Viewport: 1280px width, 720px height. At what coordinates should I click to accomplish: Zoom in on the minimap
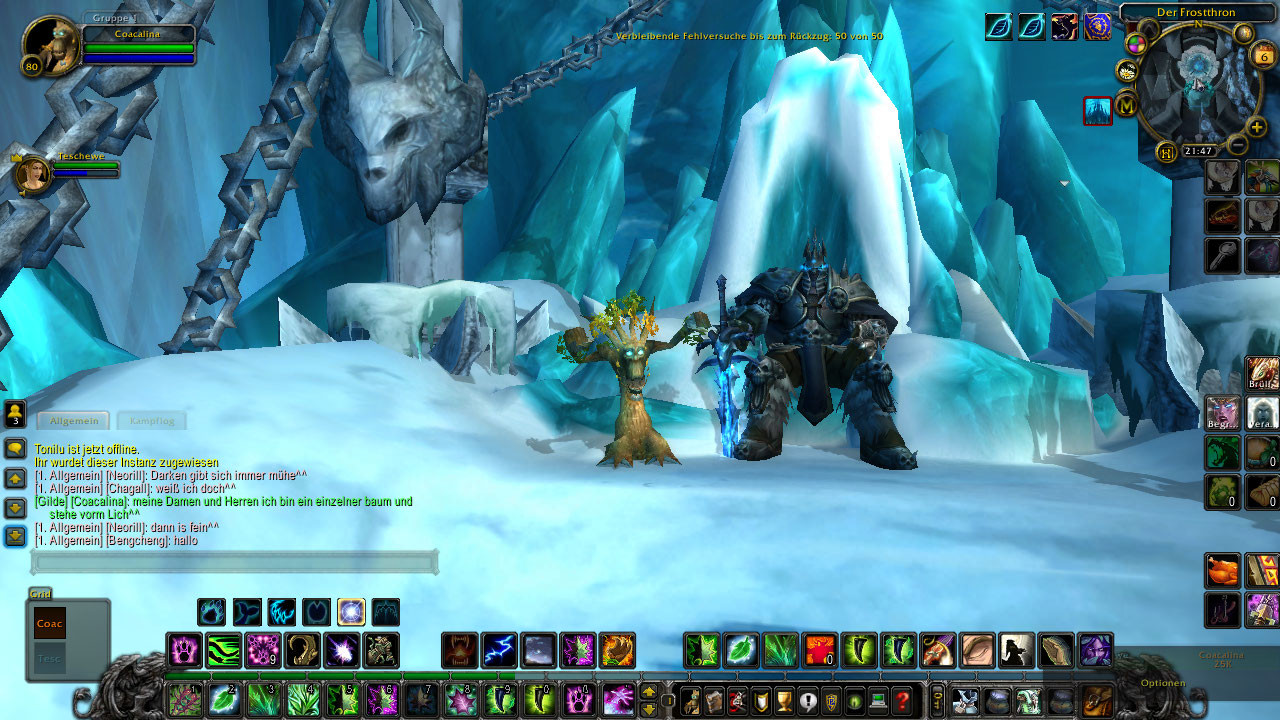pos(1256,127)
